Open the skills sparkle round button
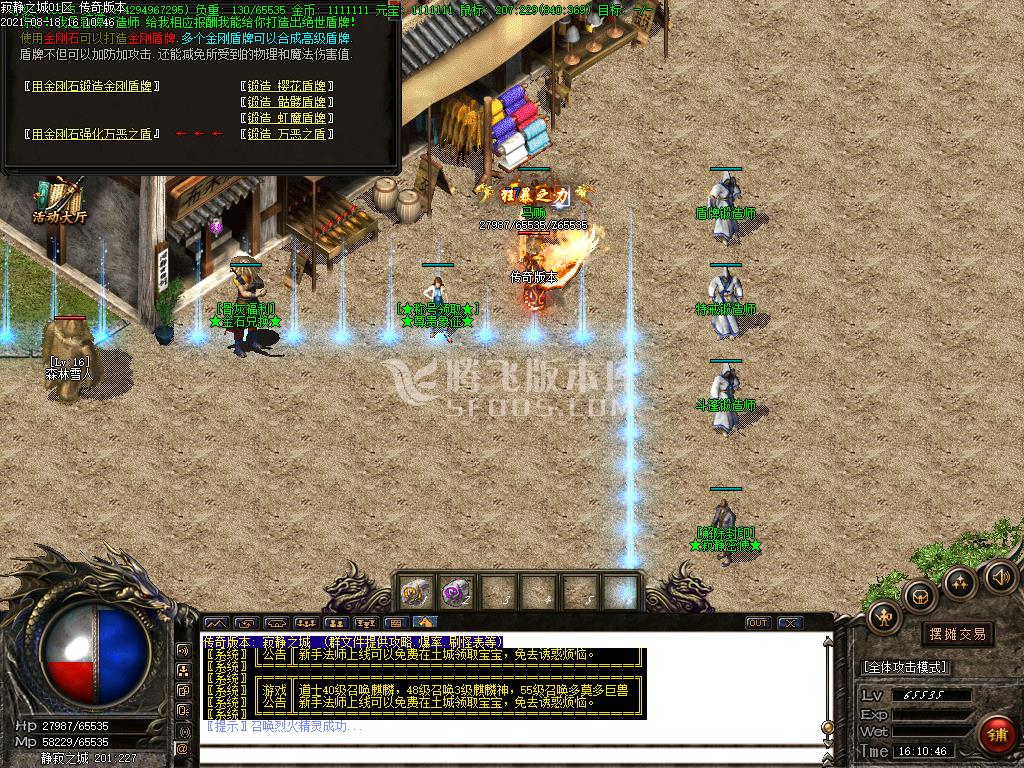Screen dimensions: 1024x768 (x=960, y=582)
